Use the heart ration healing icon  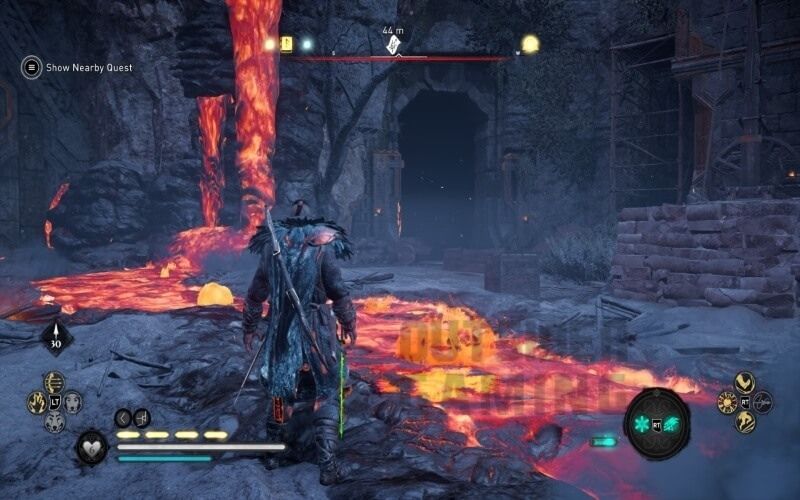tap(93, 444)
